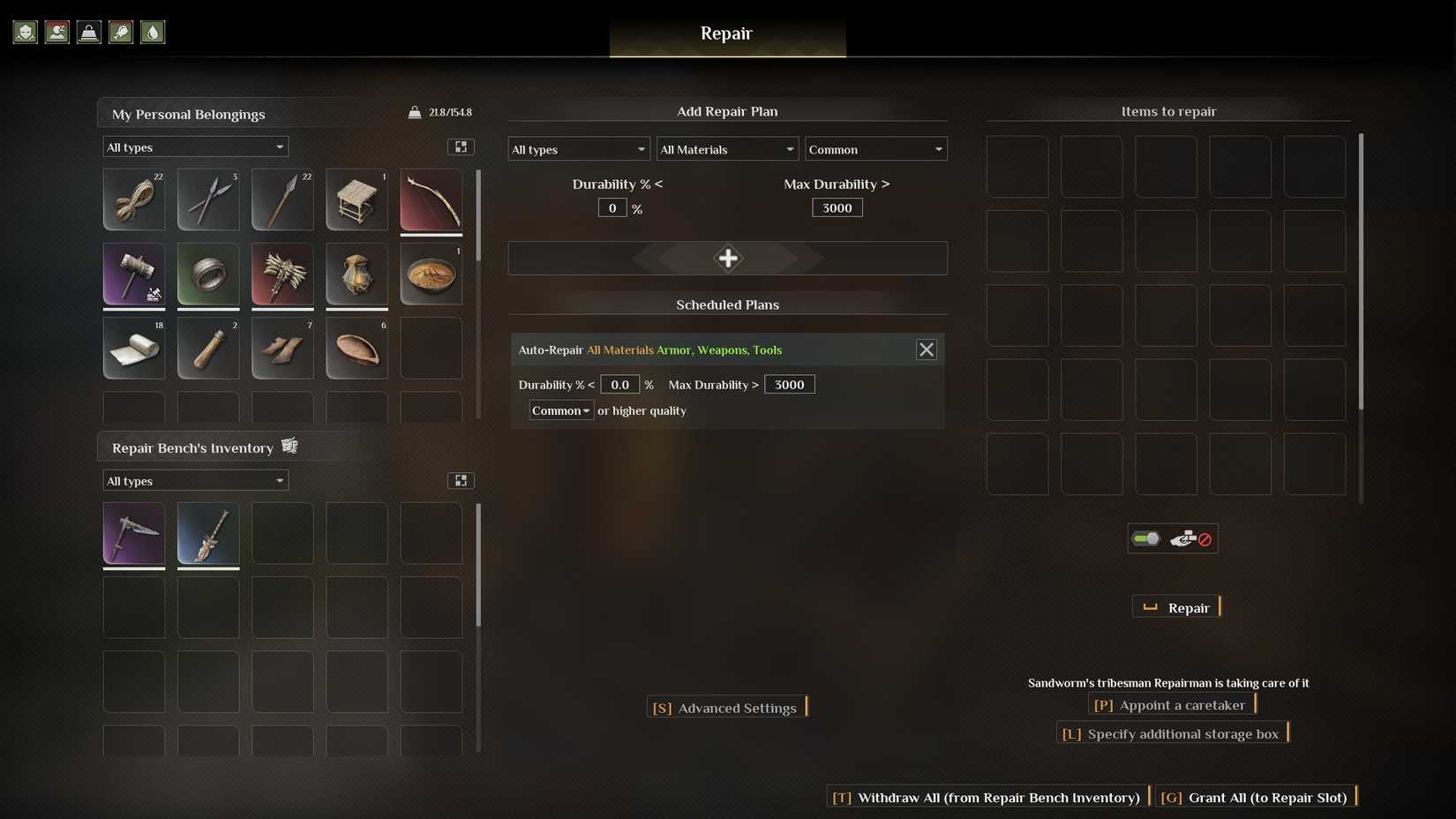The height and width of the screenshot is (819, 1456).
Task: Toggle the green auto-repair switch
Action: (1145, 537)
